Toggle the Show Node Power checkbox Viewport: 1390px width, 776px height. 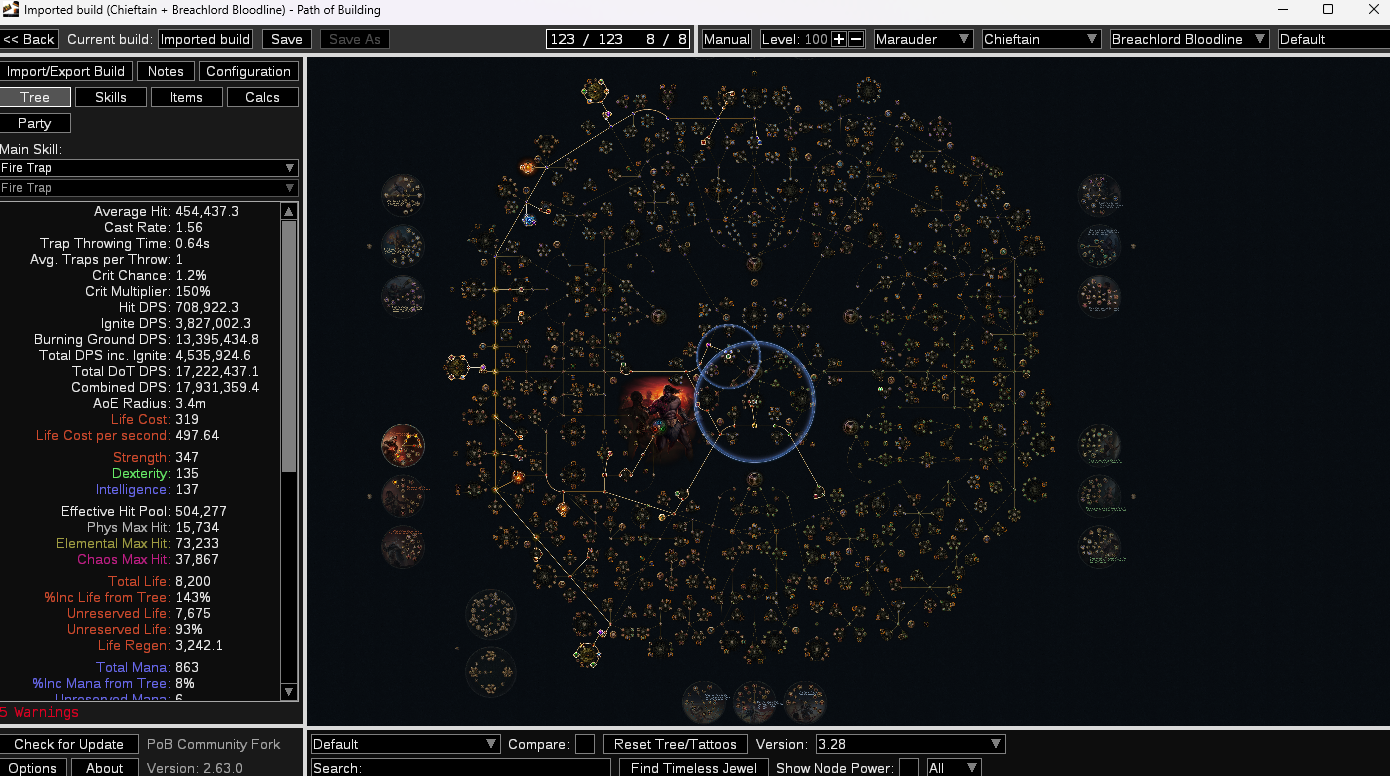click(x=909, y=768)
